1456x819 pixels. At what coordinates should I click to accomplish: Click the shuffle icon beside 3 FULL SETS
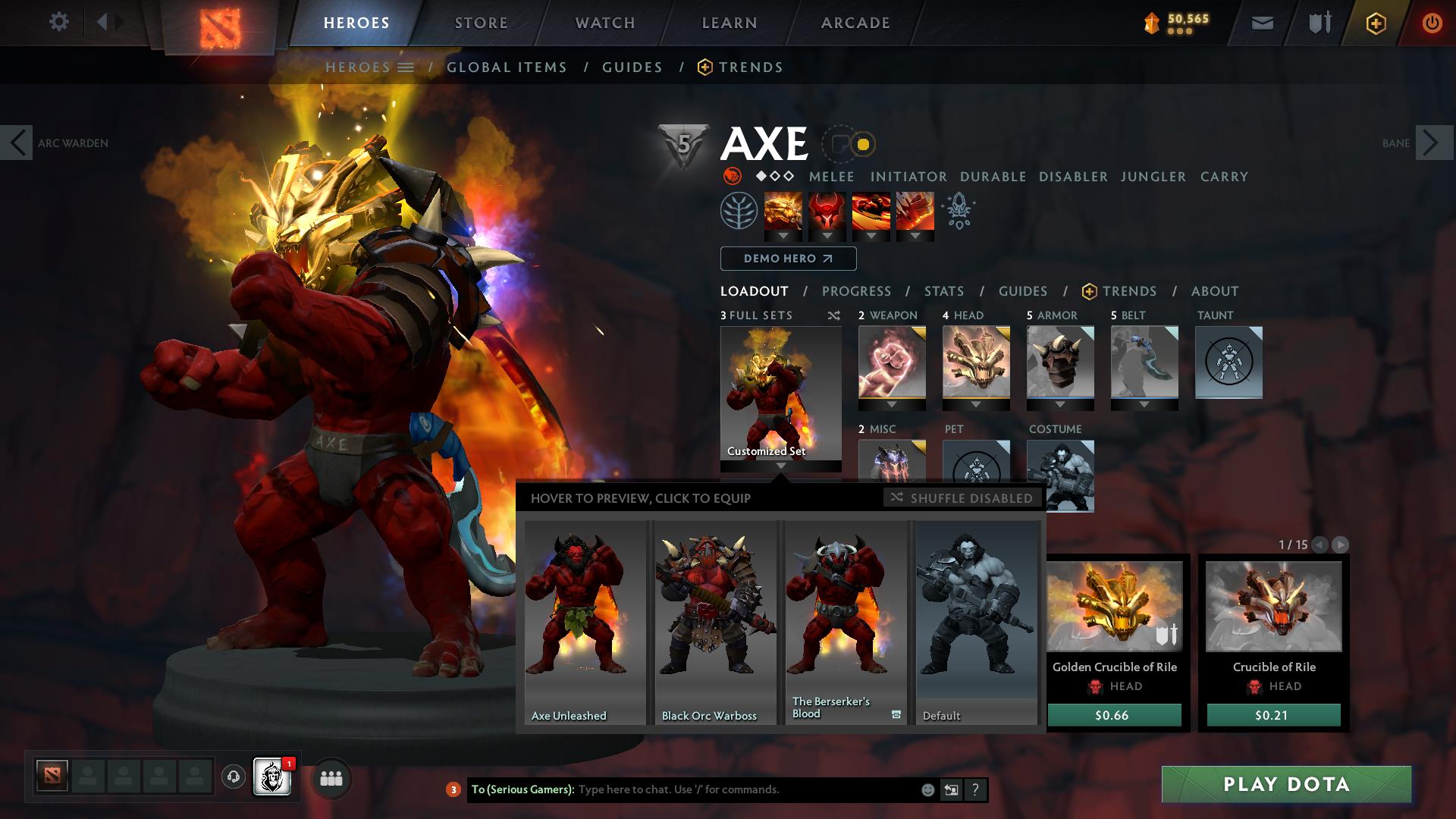point(834,316)
